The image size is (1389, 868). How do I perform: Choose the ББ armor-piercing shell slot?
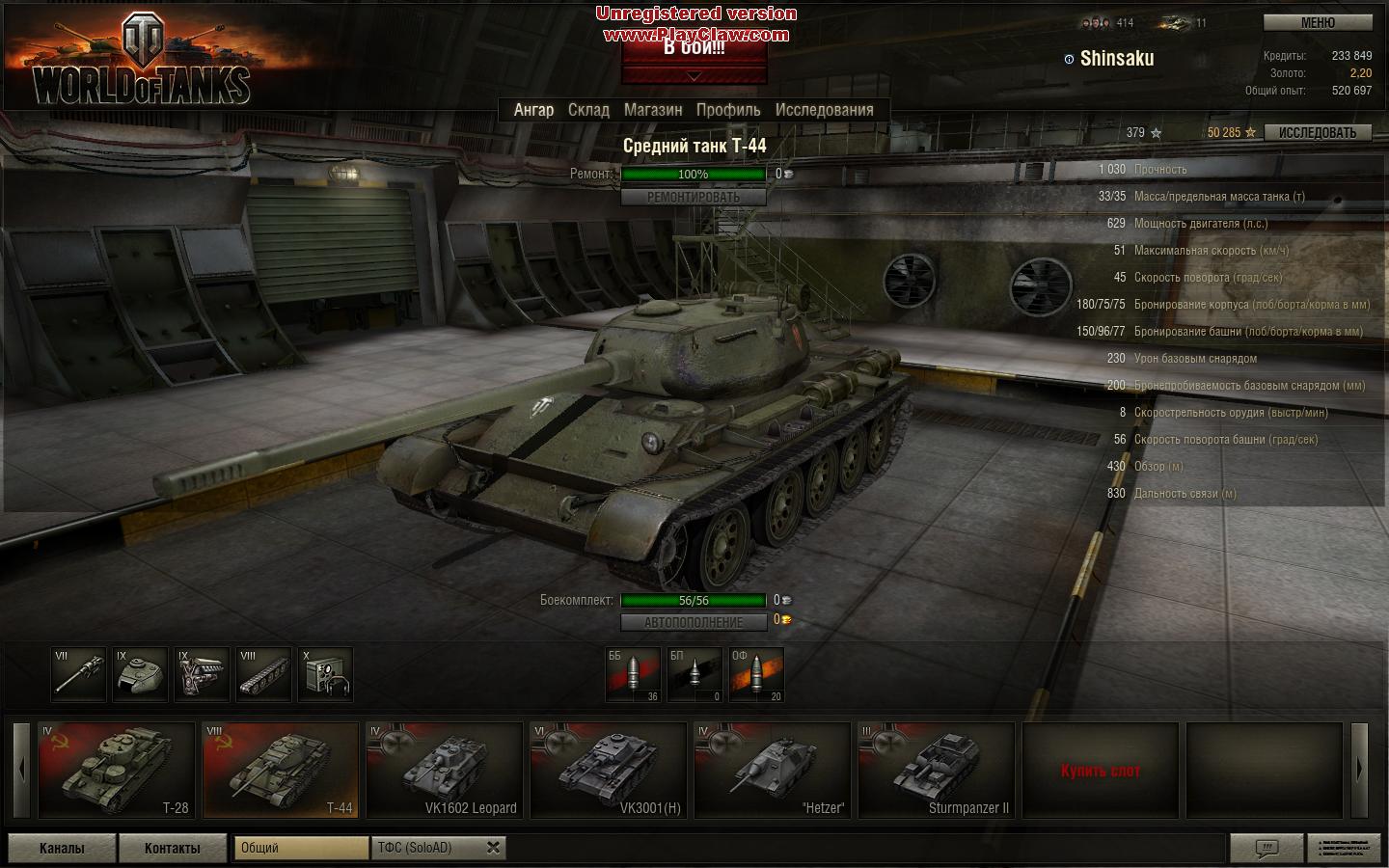(x=633, y=674)
